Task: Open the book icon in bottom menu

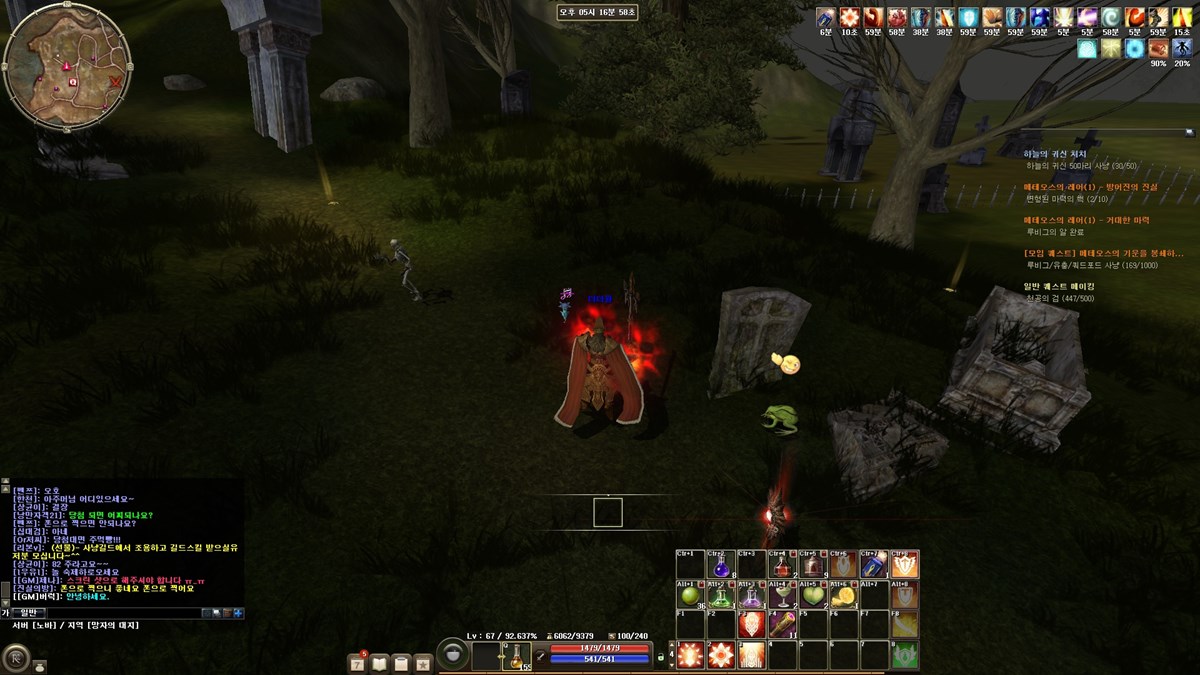Action: point(379,662)
